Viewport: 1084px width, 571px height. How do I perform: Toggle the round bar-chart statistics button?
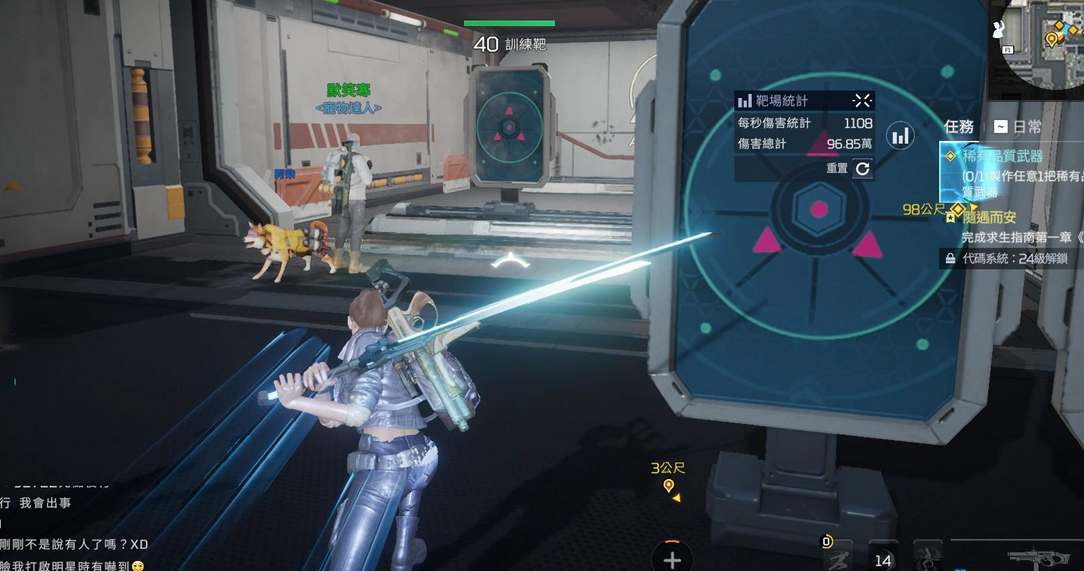[901, 135]
